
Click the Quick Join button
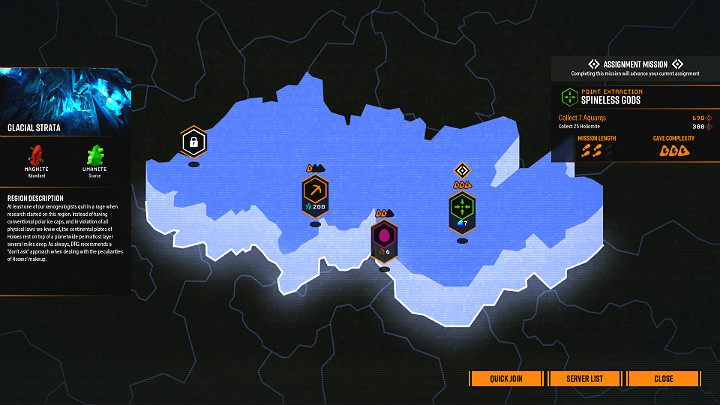point(507,379)
